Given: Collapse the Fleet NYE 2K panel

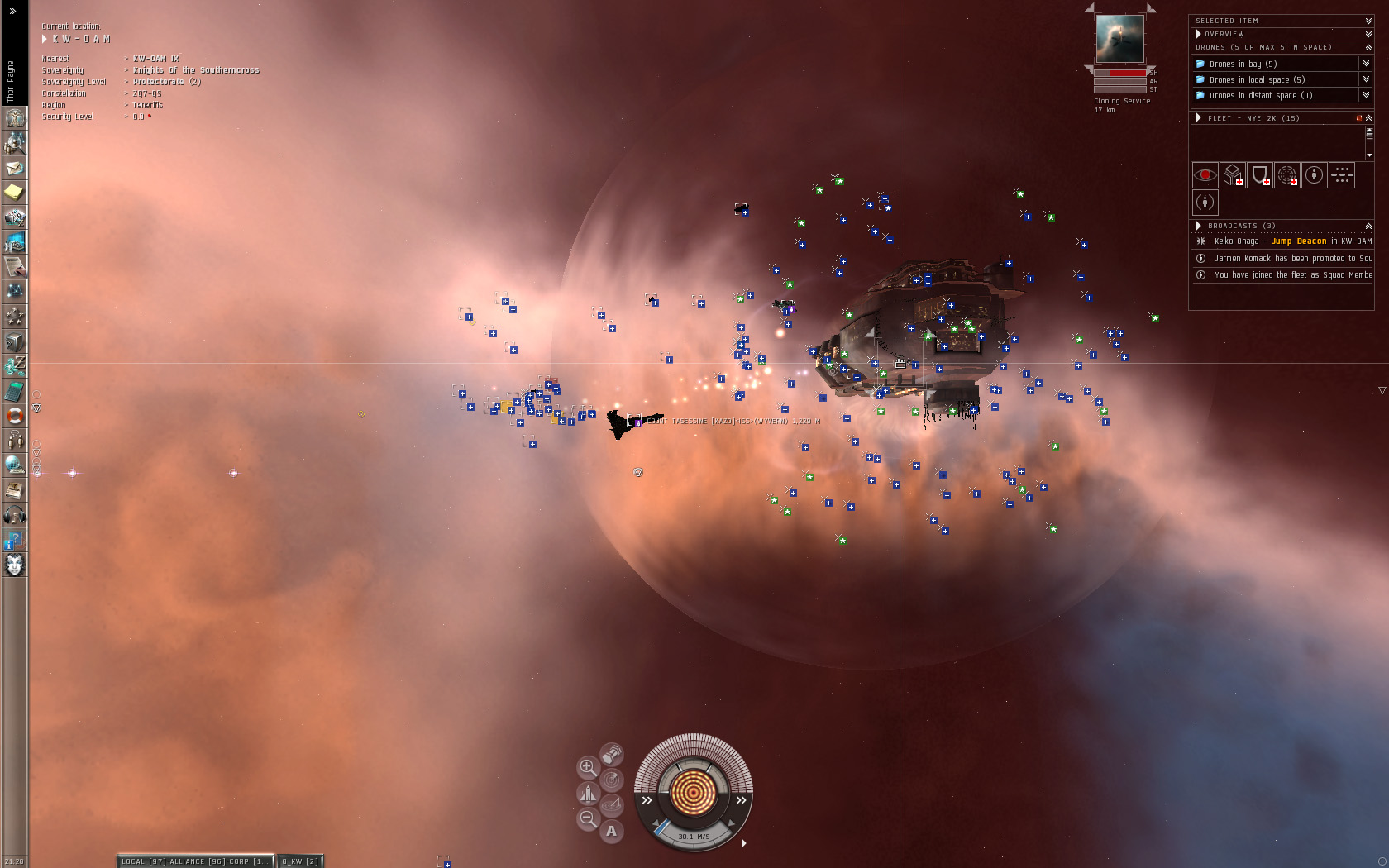Looking at the screenshot, I should [x=1368, y=118].
